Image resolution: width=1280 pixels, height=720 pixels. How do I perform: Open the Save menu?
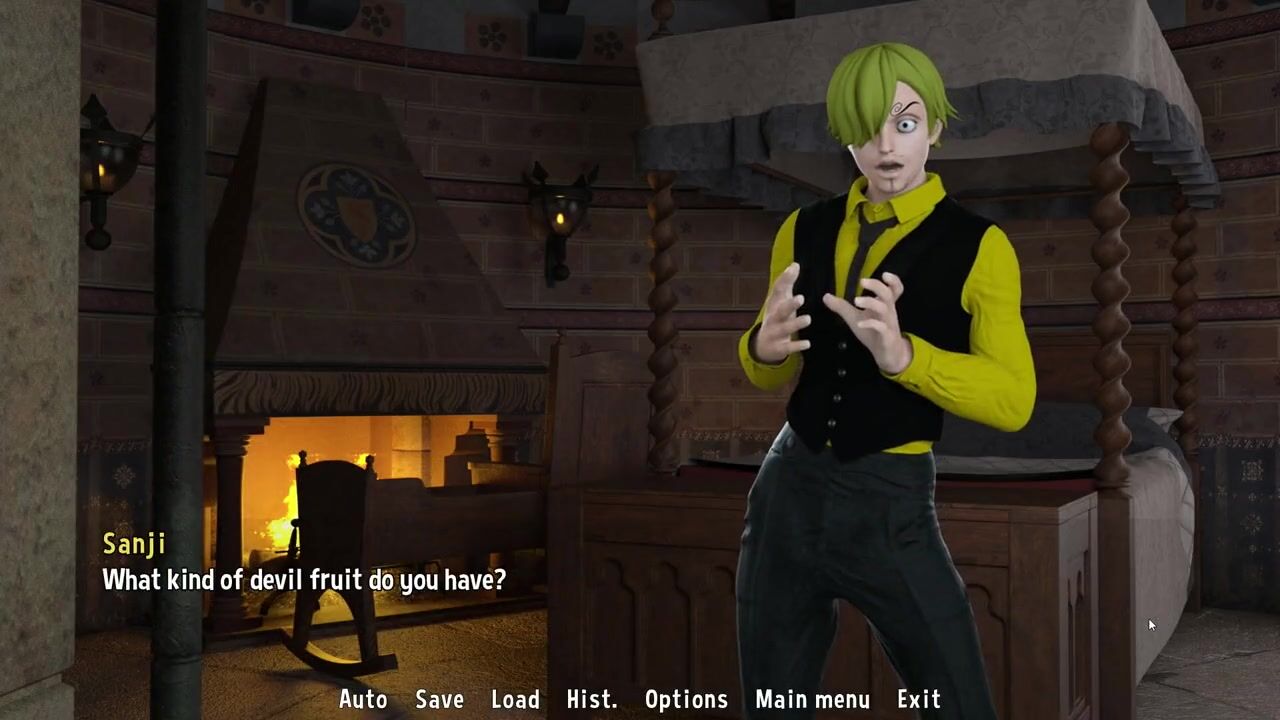click(x=439, y=700)
